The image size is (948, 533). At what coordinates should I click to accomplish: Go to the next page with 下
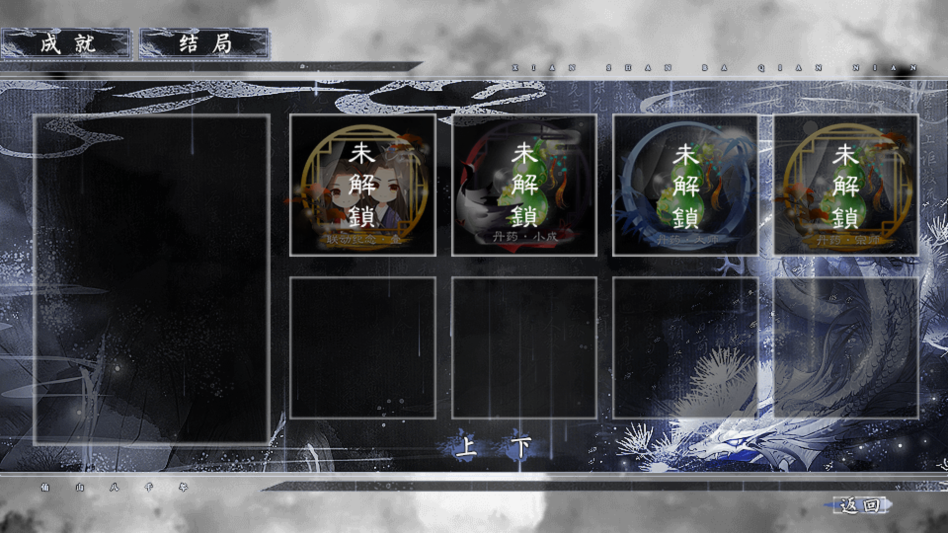click(x=522, y=448)
